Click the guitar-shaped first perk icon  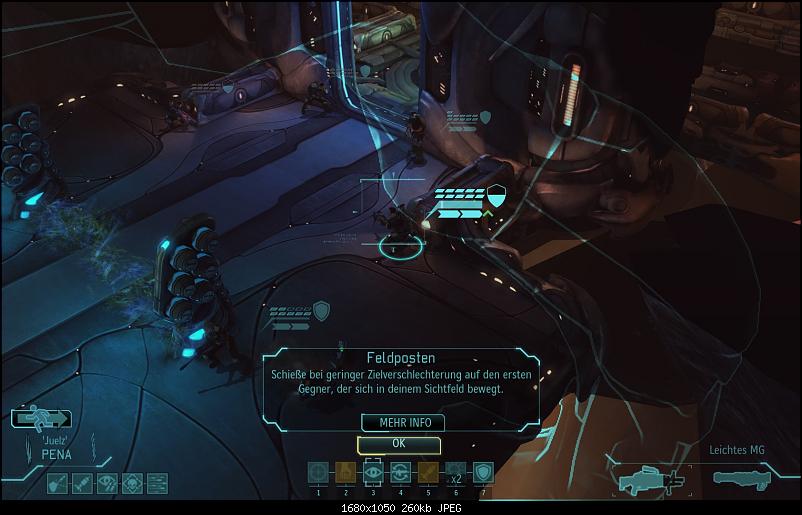[58, 484]
